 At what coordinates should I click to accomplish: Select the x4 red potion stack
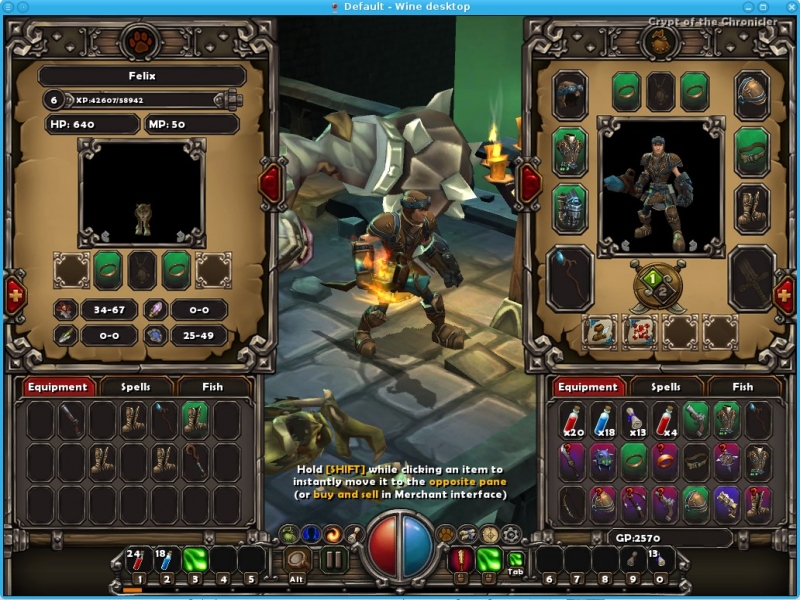tap(666, 420)
